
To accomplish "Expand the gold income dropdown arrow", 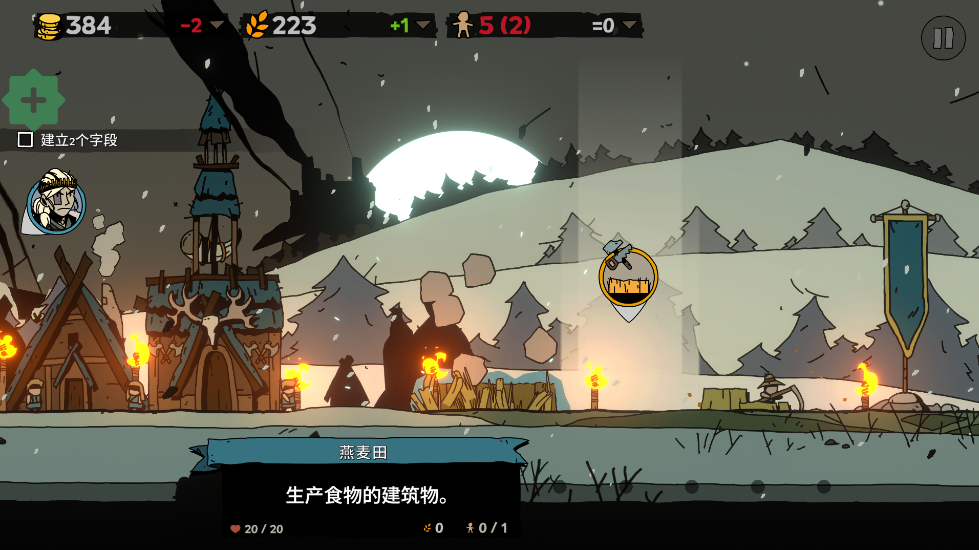I will pyautogui.click(x=216, y=25).
